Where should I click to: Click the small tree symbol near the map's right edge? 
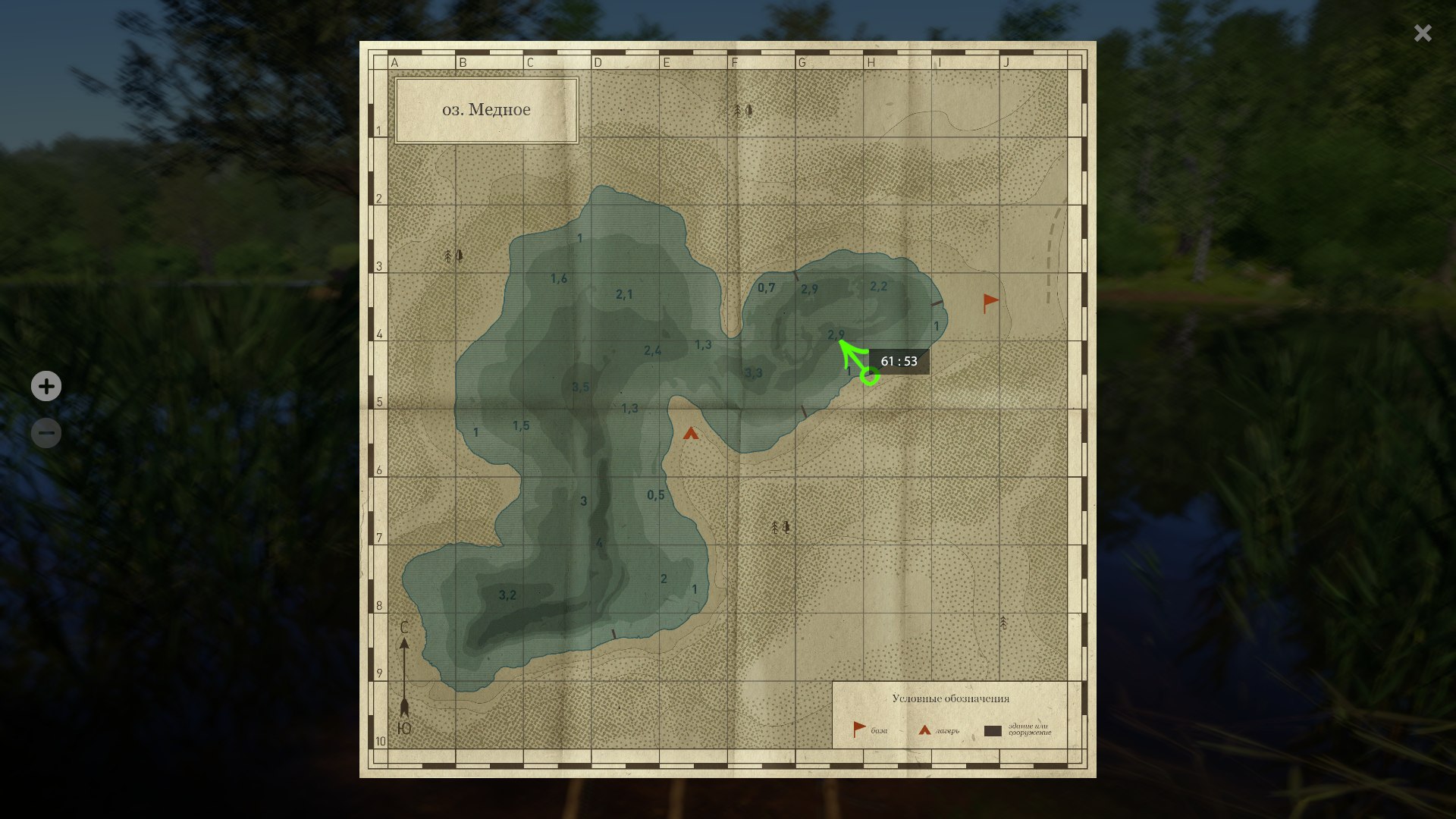tap(1002, 623)
